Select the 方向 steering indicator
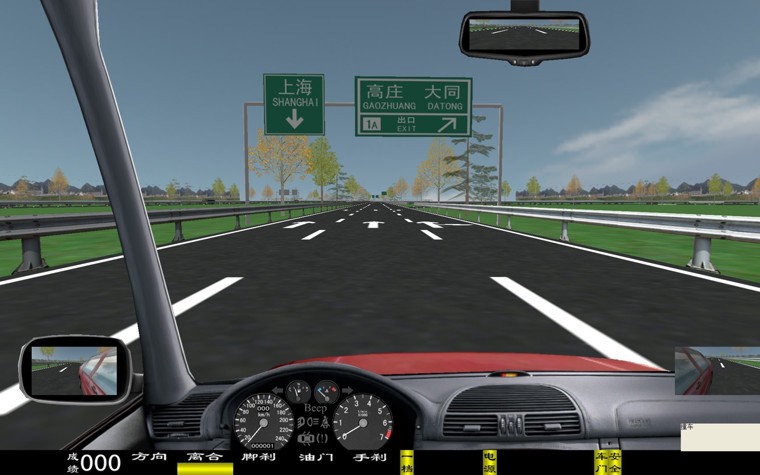The width and height of the screenshot is (760, 475). [x=150, y=457]
